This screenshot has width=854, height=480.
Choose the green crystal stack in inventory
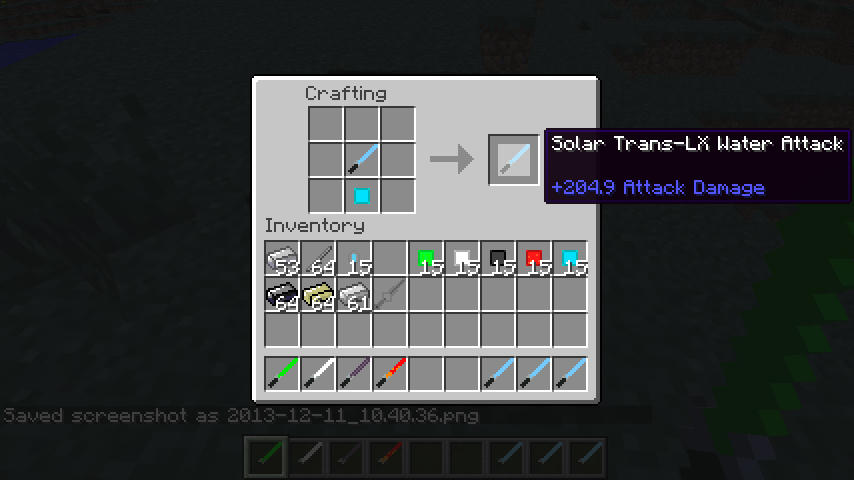pyautogui.click(x=427, y=259)
